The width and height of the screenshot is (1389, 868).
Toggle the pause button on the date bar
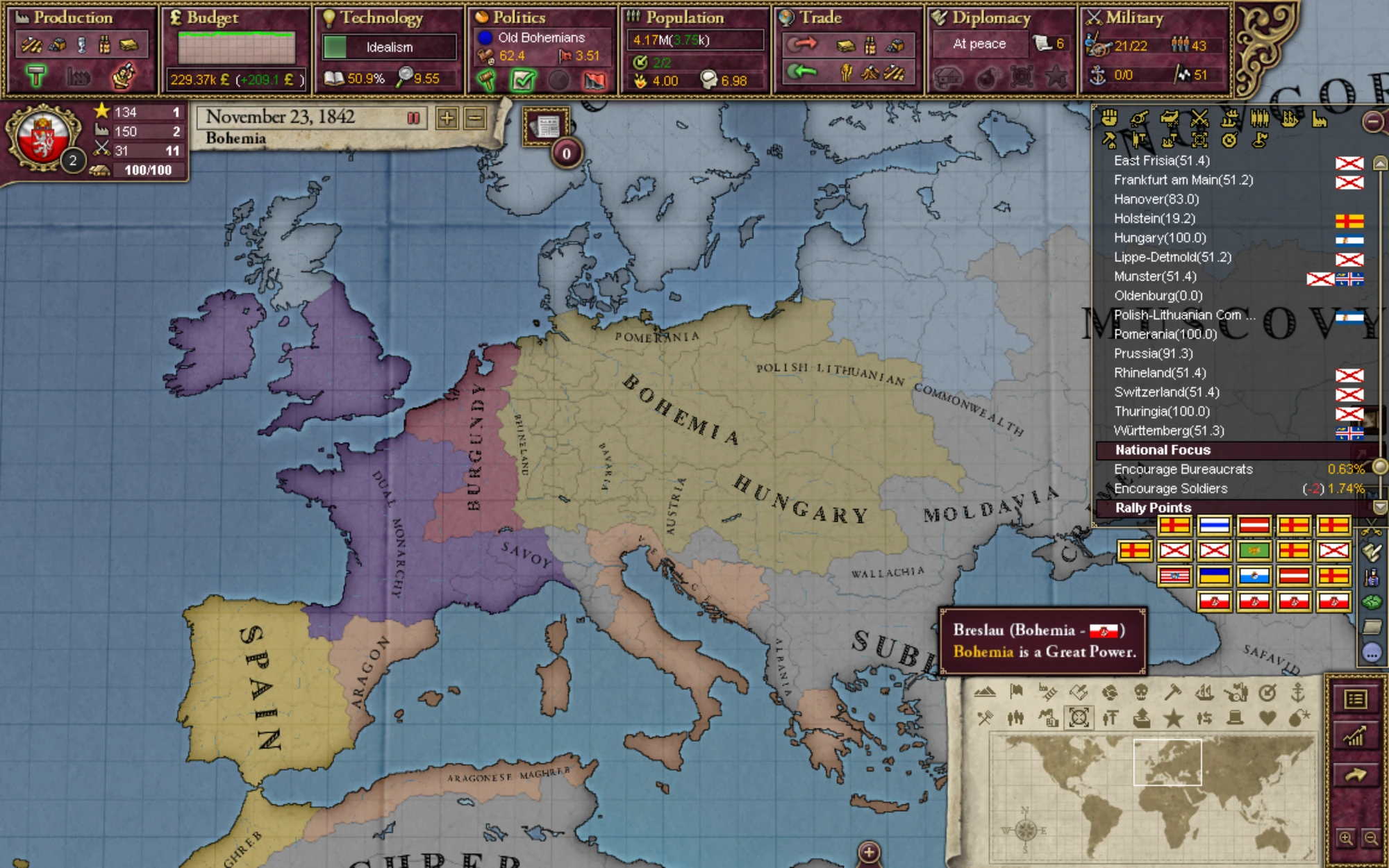pos(413,119)
